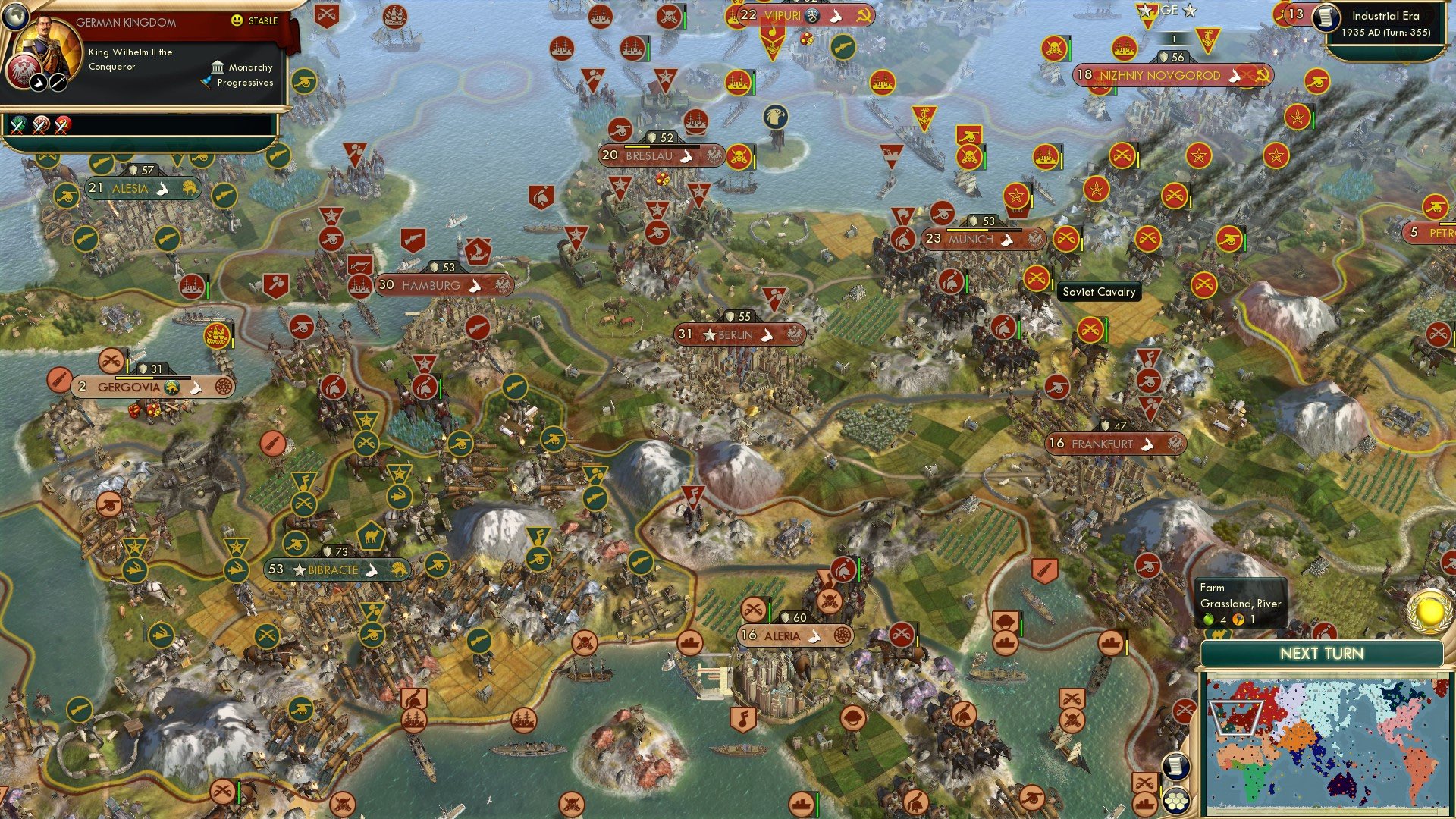The image size is (1456, 819).
Task: Expand the Munich city banner
Action: point(978,239)
